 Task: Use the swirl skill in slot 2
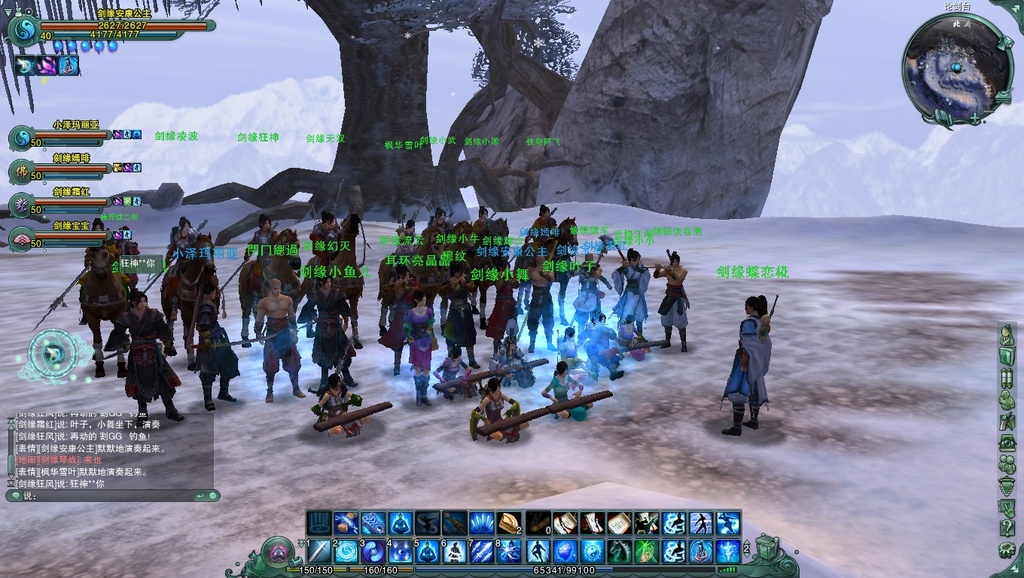coord(346,551)
